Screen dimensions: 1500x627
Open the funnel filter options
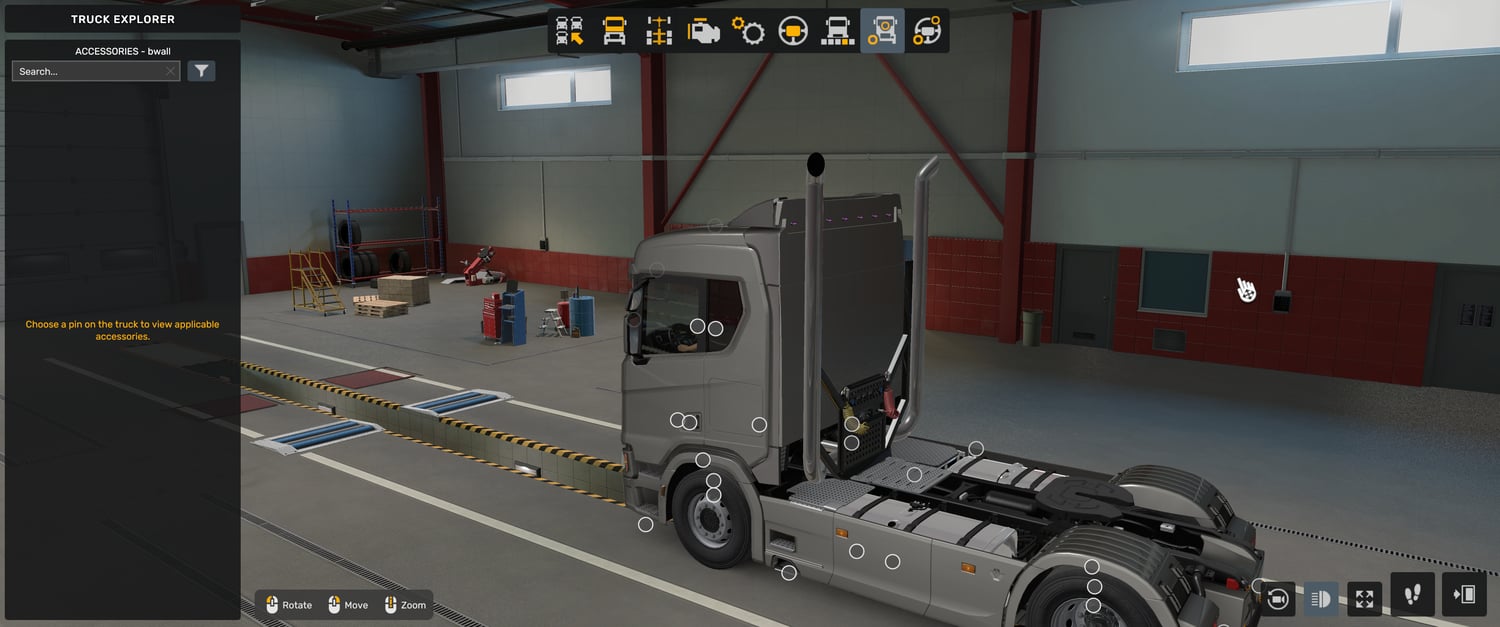point(201,71)
